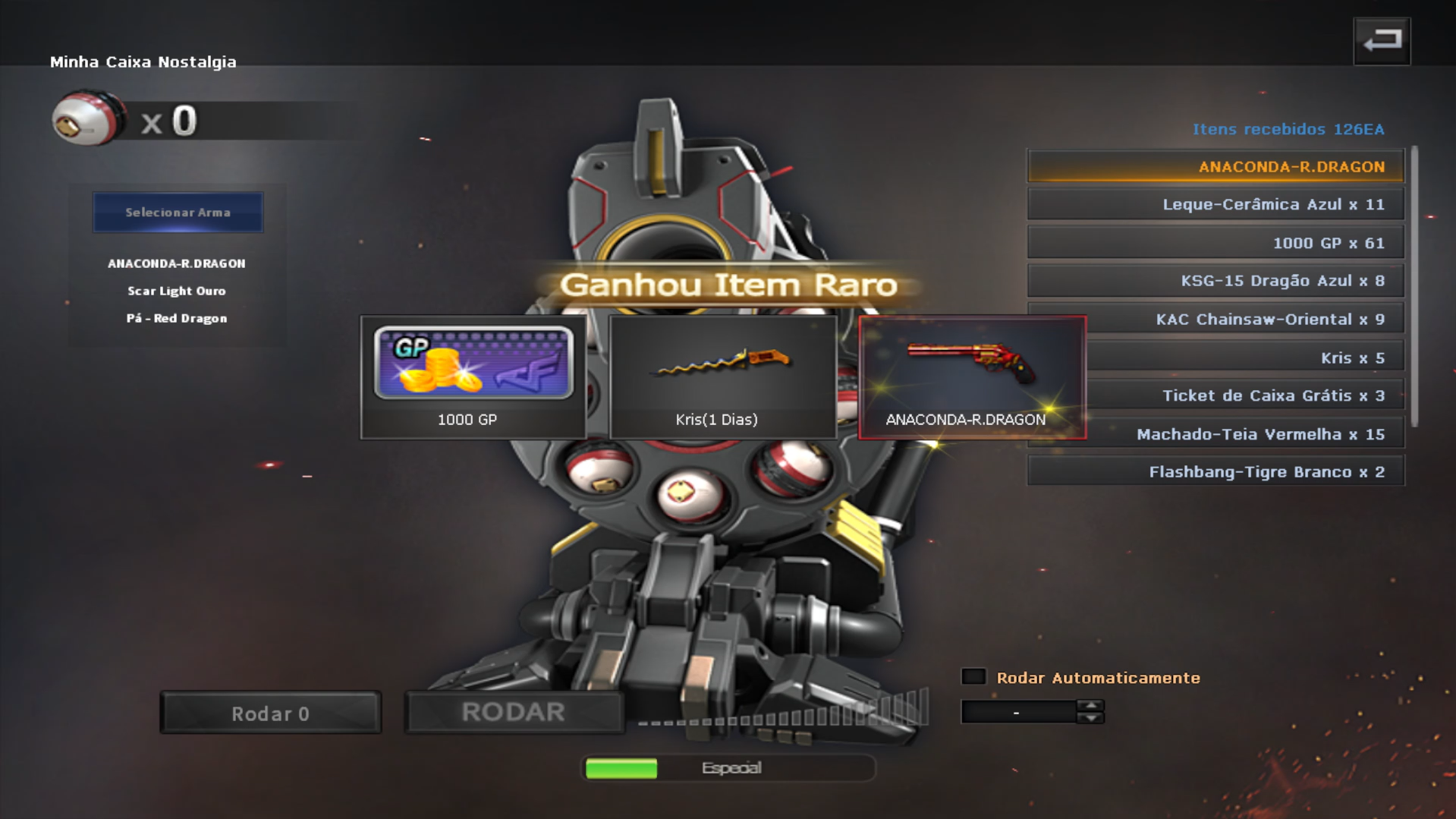
Task: Select Leque-Cerâmica Azul x 11 row
Action: 1215,204
